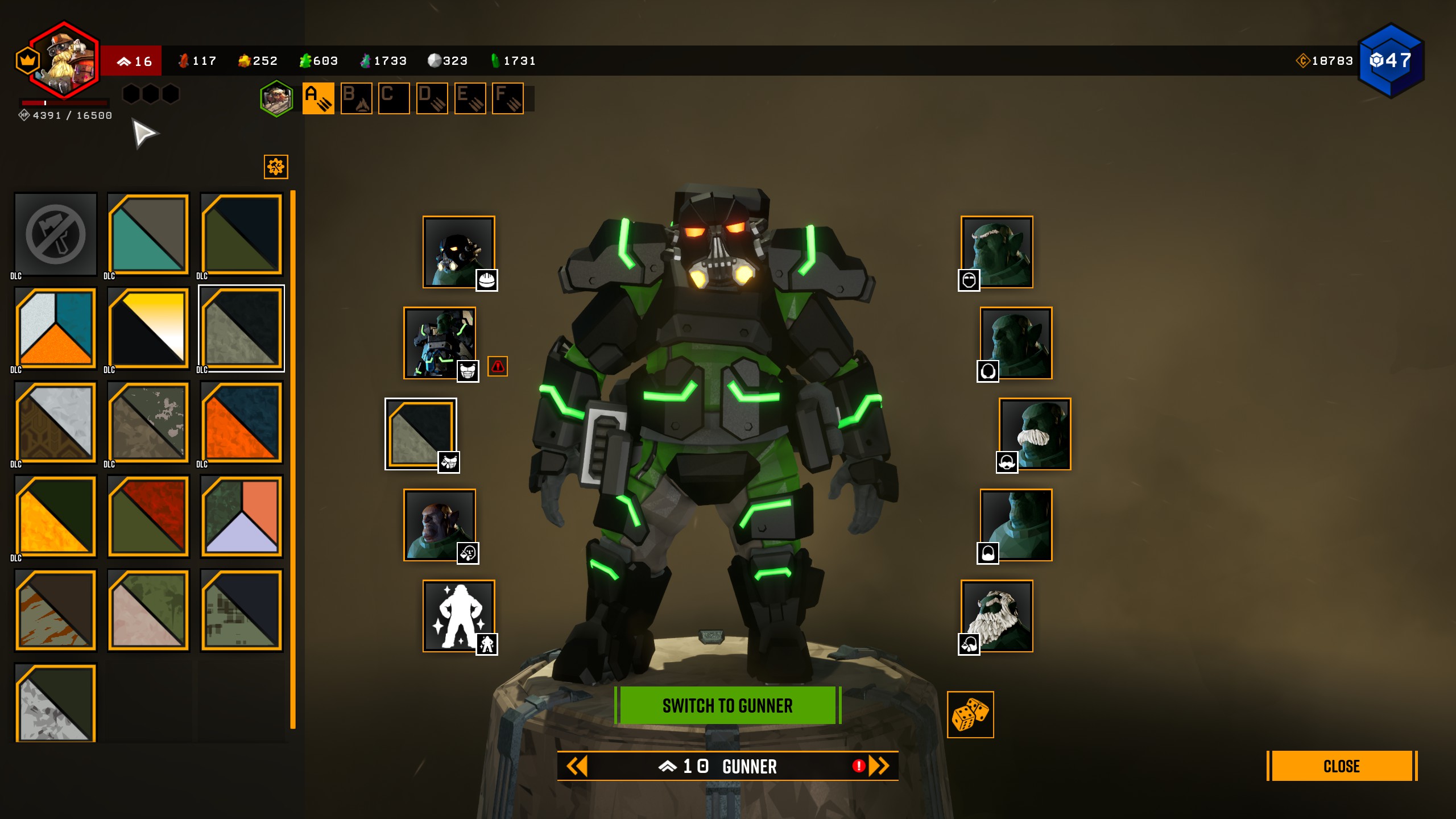The height and width of the screenshot is (819, 1456).
Task: Go to the next class with right arrows
Action: coord(879,766)
